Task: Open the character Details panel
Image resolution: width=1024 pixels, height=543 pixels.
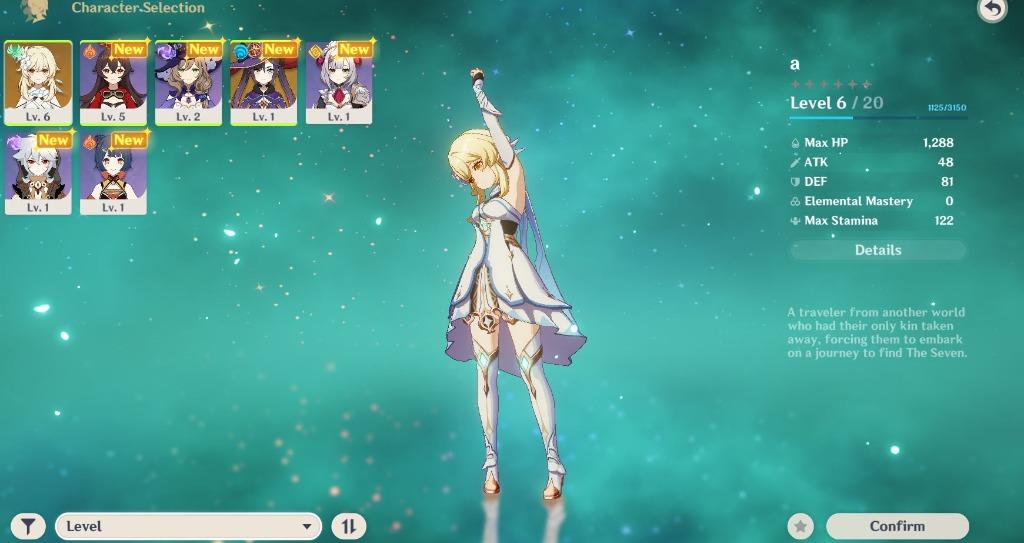Action: click(877, 250)
